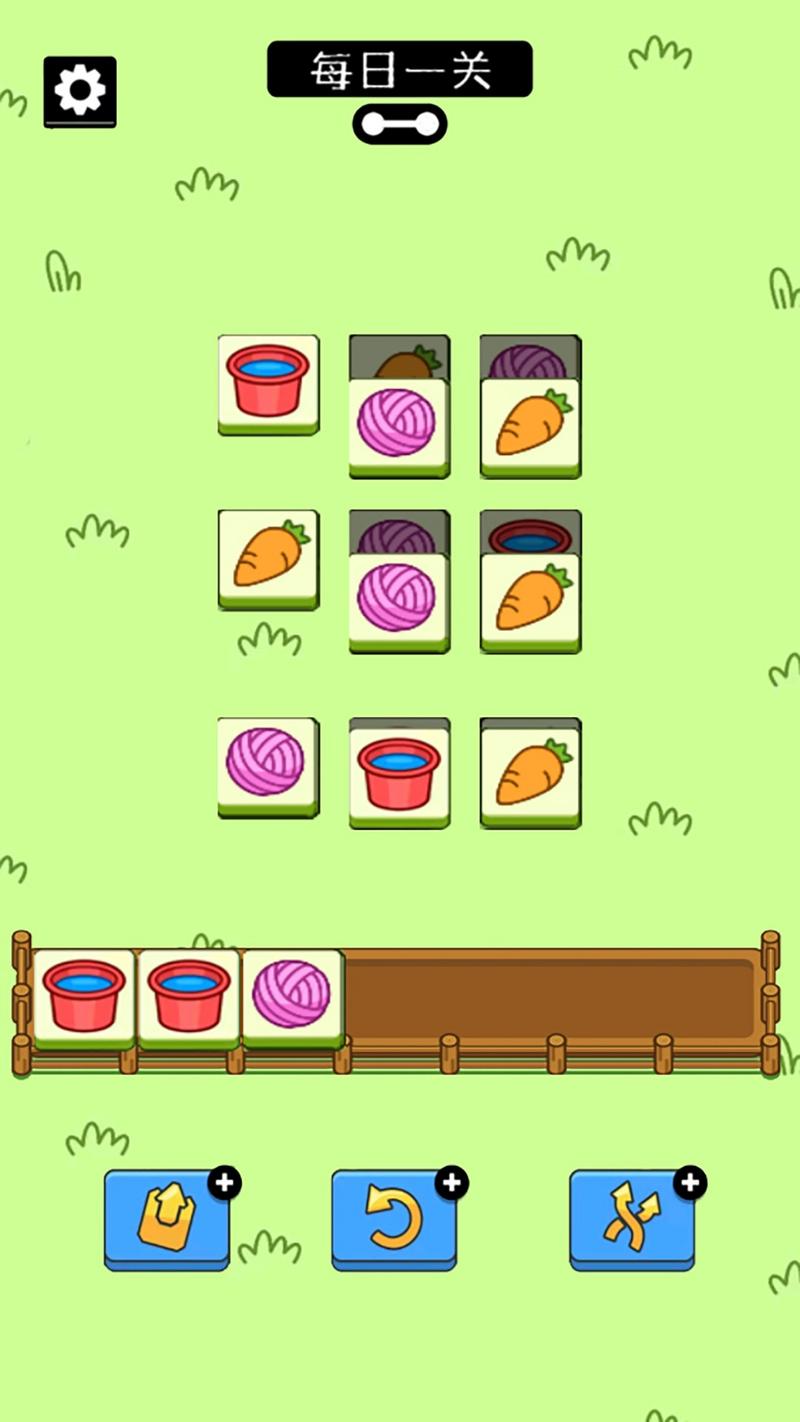Screen dimensions: 800x1422
Task: Use the move-out tile power-up button
Action: click(167, 1220)
